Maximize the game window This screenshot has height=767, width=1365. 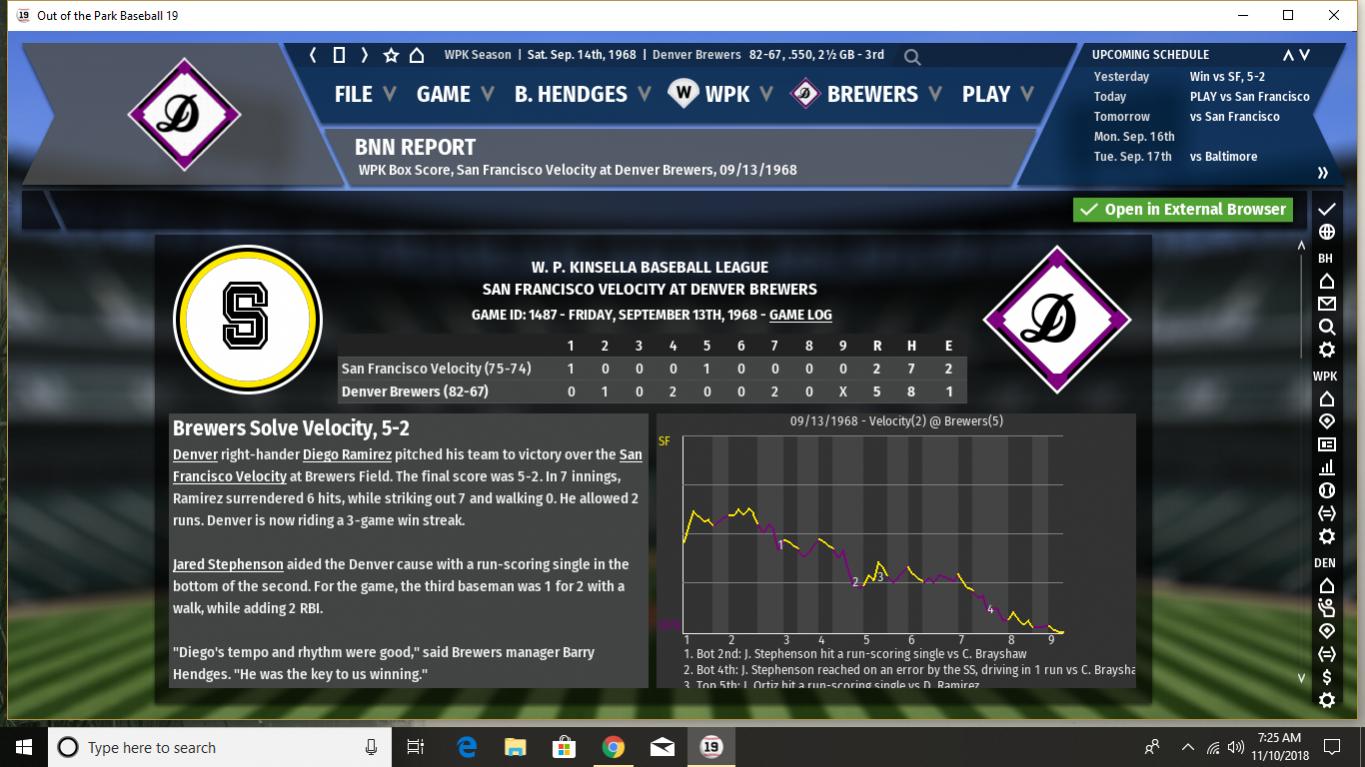1288,15
